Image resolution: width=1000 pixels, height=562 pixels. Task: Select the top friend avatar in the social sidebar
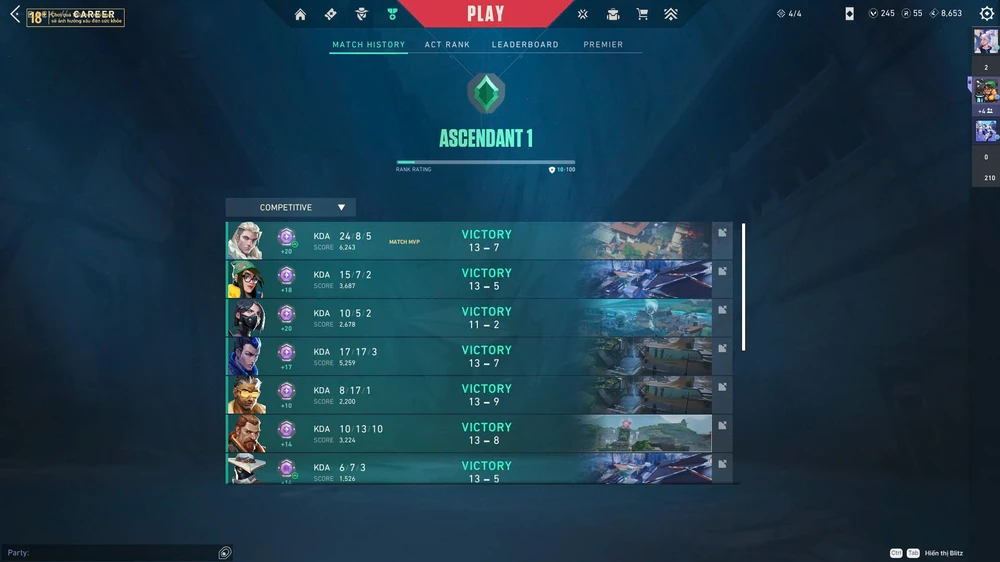click(985, 41)
